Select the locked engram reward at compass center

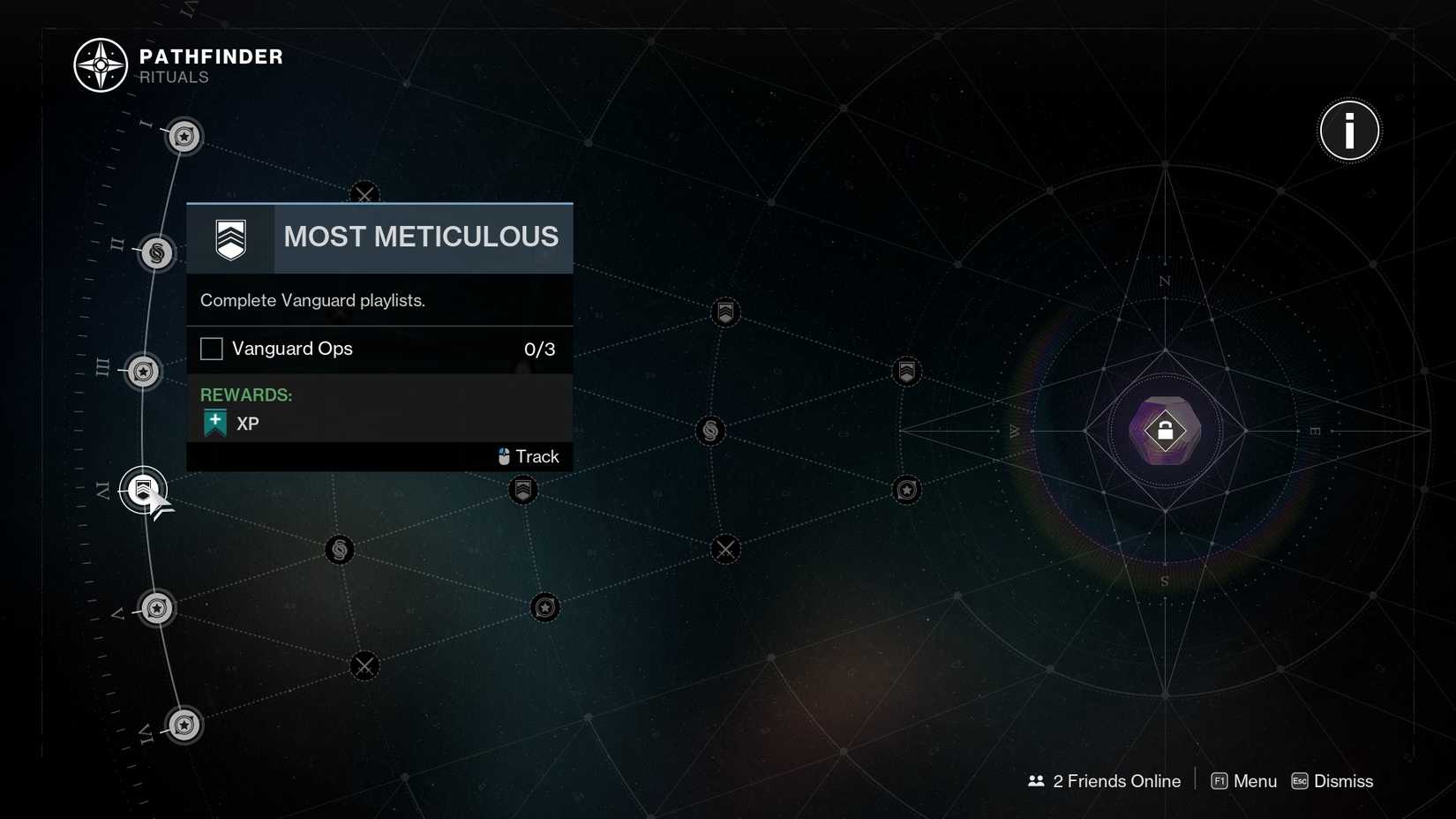[x=1165, y=431]
